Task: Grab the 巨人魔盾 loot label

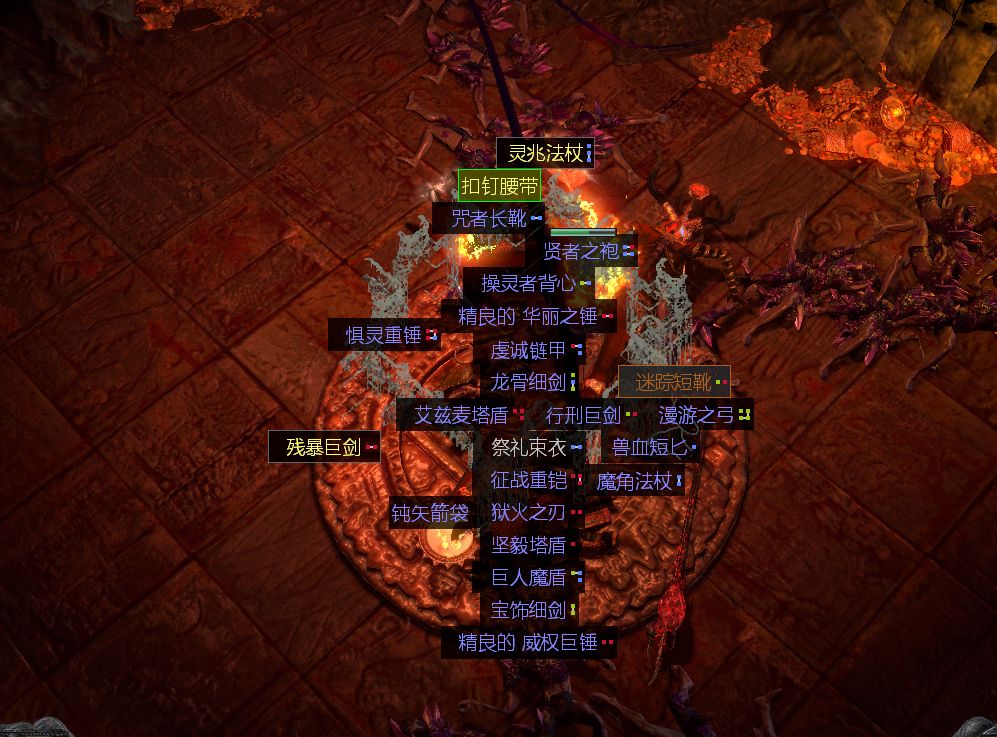Action: pos(529,577)
